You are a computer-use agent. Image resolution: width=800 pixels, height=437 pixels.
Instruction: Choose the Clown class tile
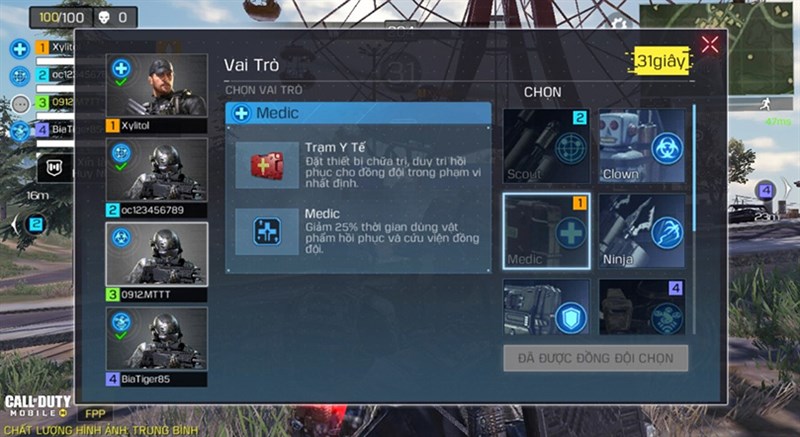click(642, 146)
